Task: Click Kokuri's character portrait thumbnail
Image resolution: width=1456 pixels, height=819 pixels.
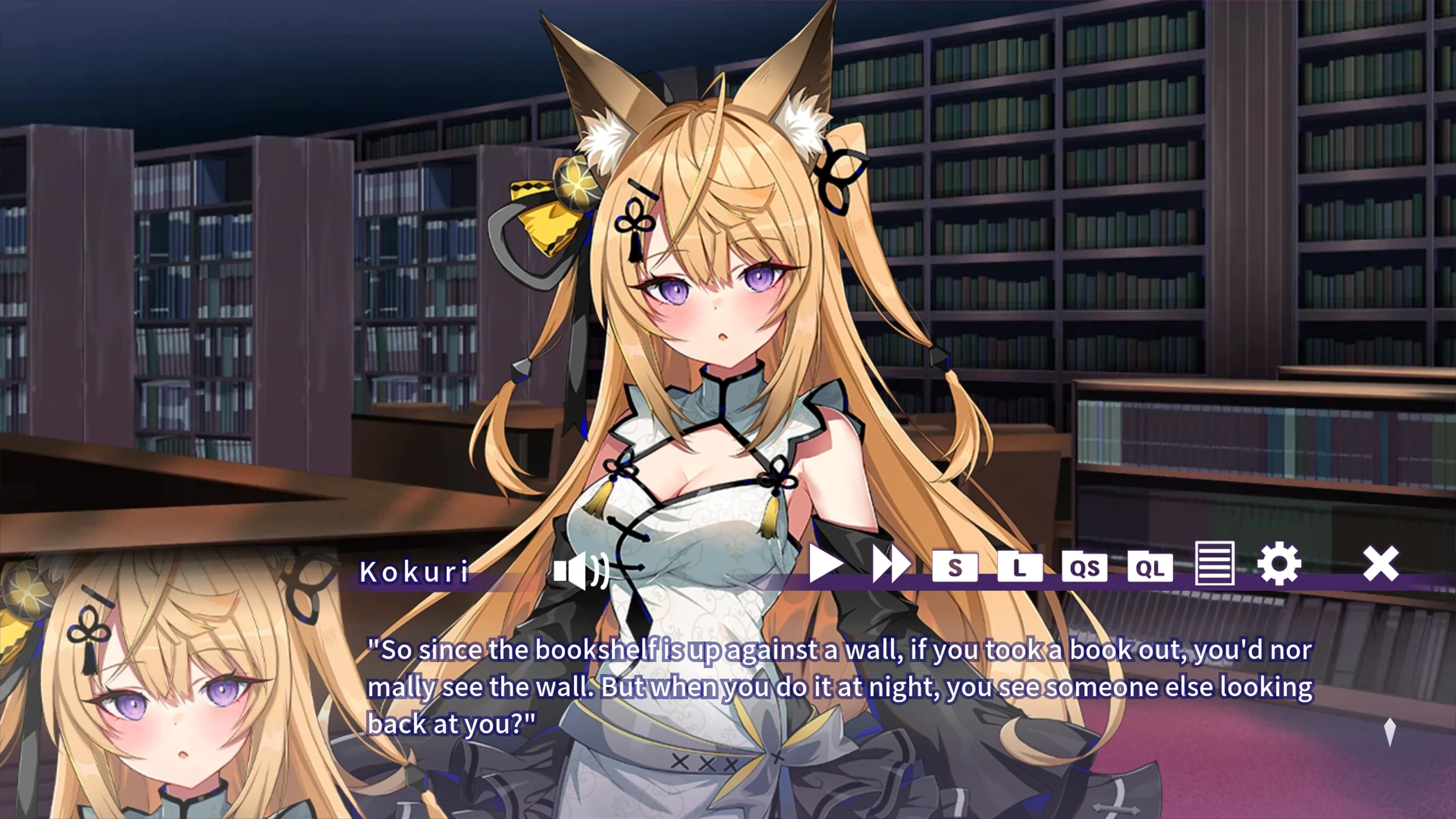Action: [x=169, y=706]
